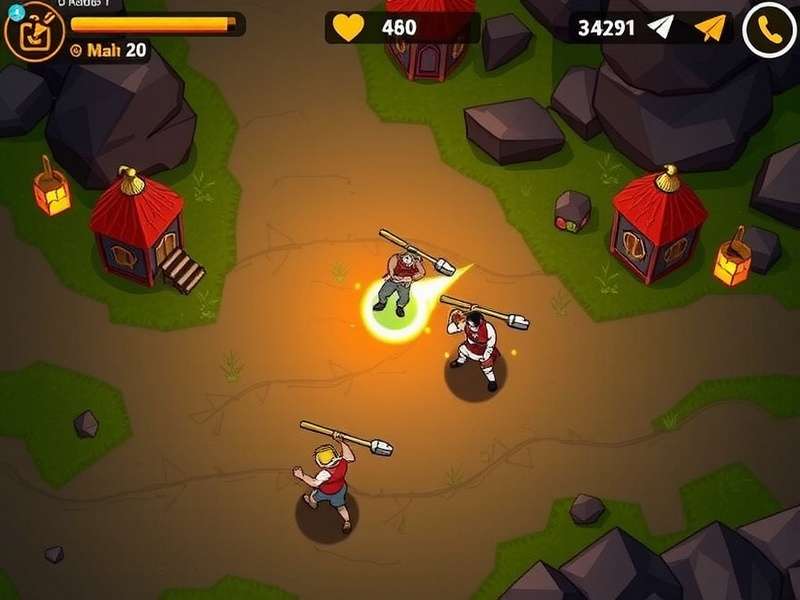Open the quest checklist icon

29,32
